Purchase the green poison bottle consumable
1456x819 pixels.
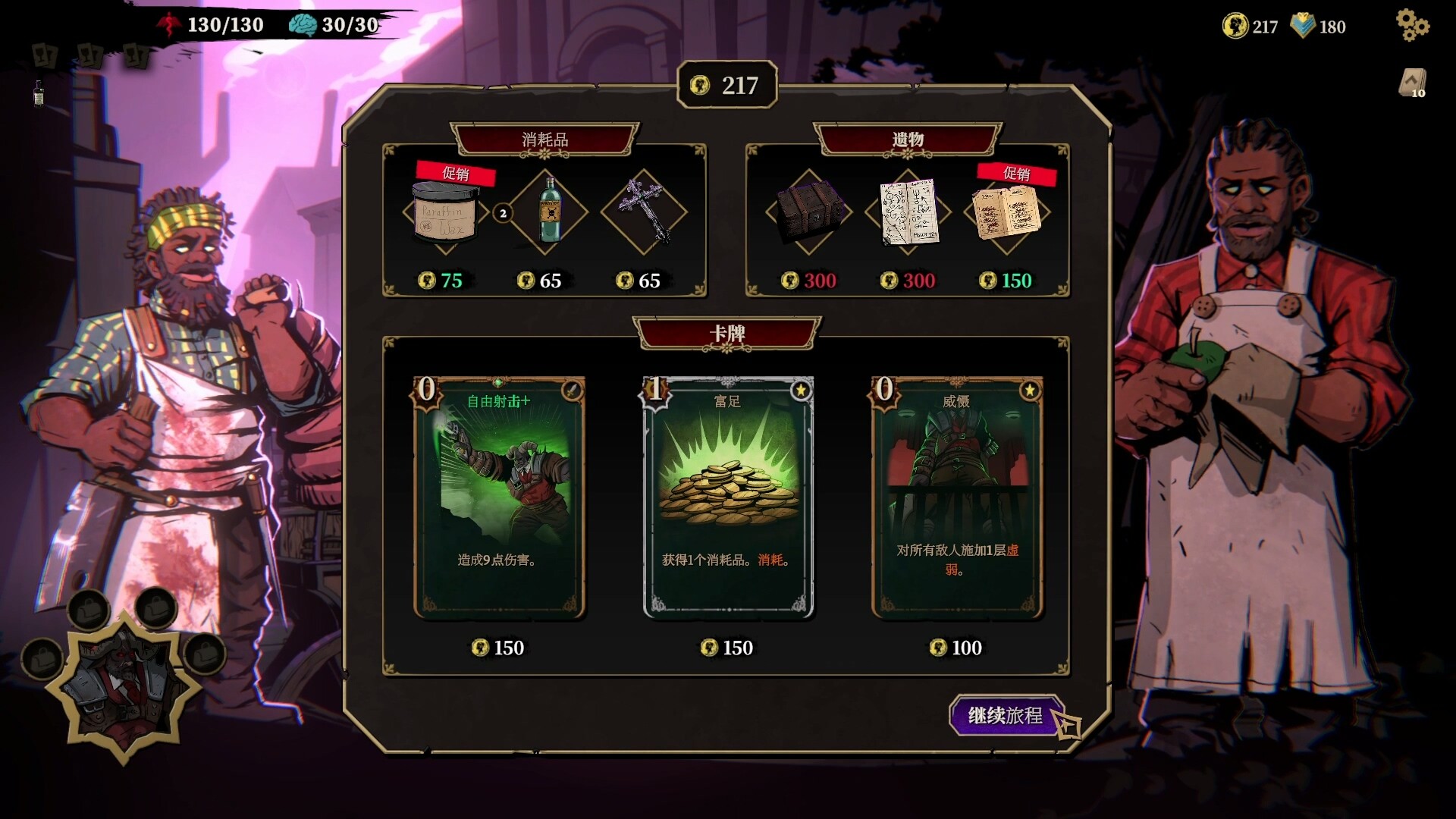[x=549, y=213]
